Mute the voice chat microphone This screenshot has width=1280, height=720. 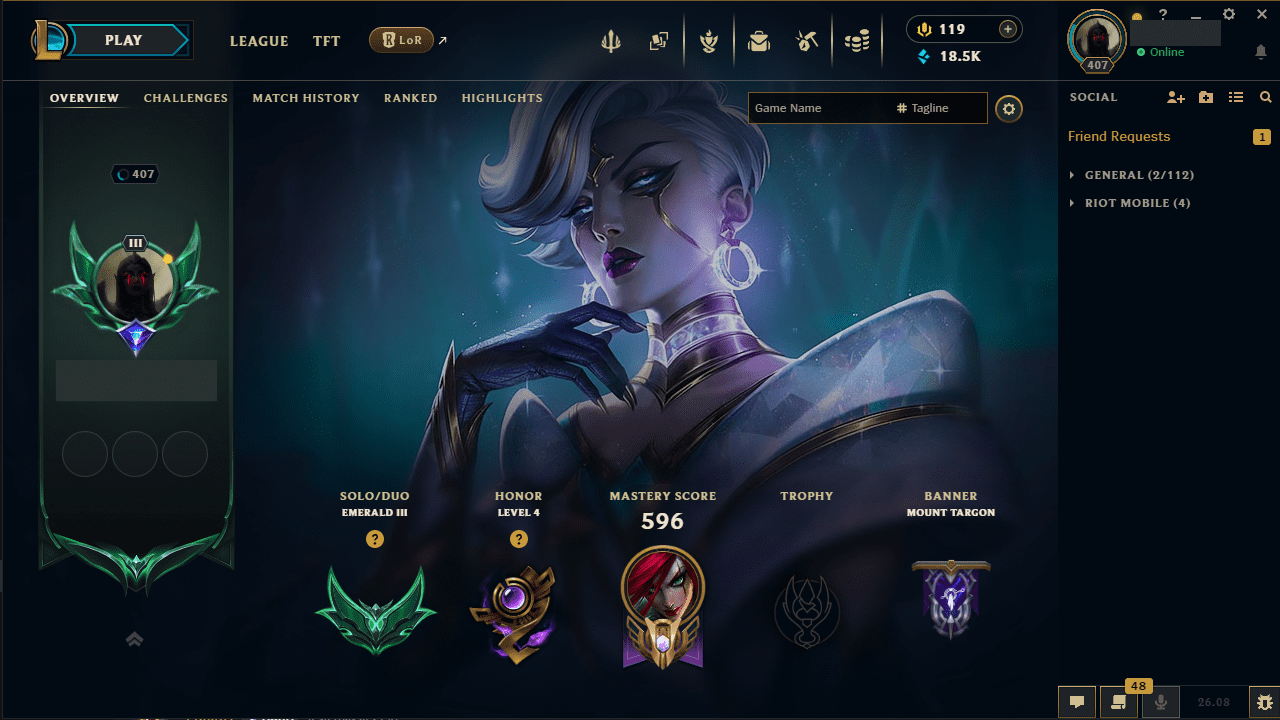(x=1161, y=701)
